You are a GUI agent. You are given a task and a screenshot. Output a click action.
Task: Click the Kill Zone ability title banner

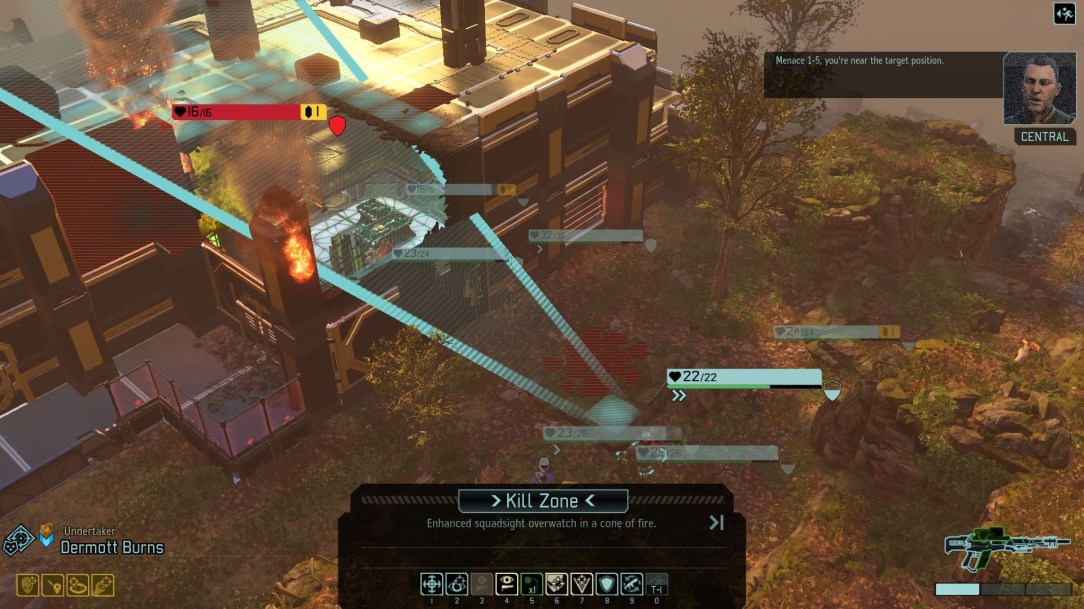543,501
